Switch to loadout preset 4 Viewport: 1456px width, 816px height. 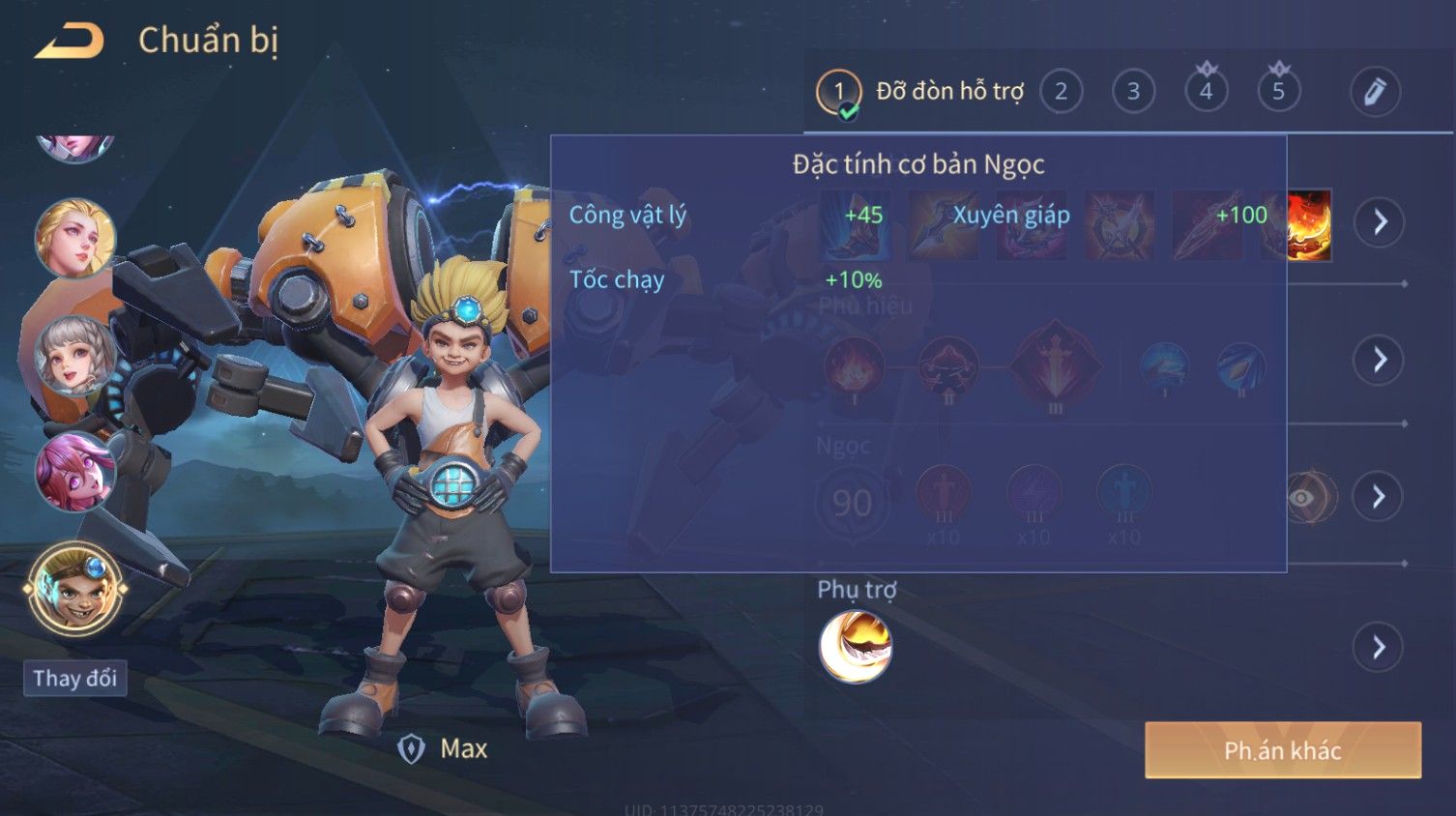pos(1206,92)
